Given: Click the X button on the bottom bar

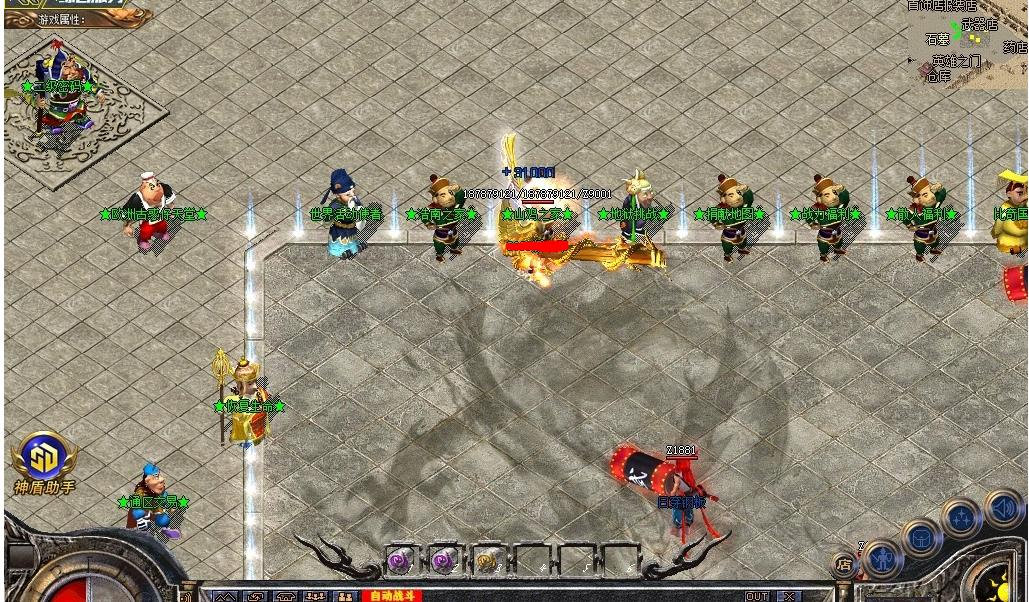Looking at the screenshot, I should (790, 596).
